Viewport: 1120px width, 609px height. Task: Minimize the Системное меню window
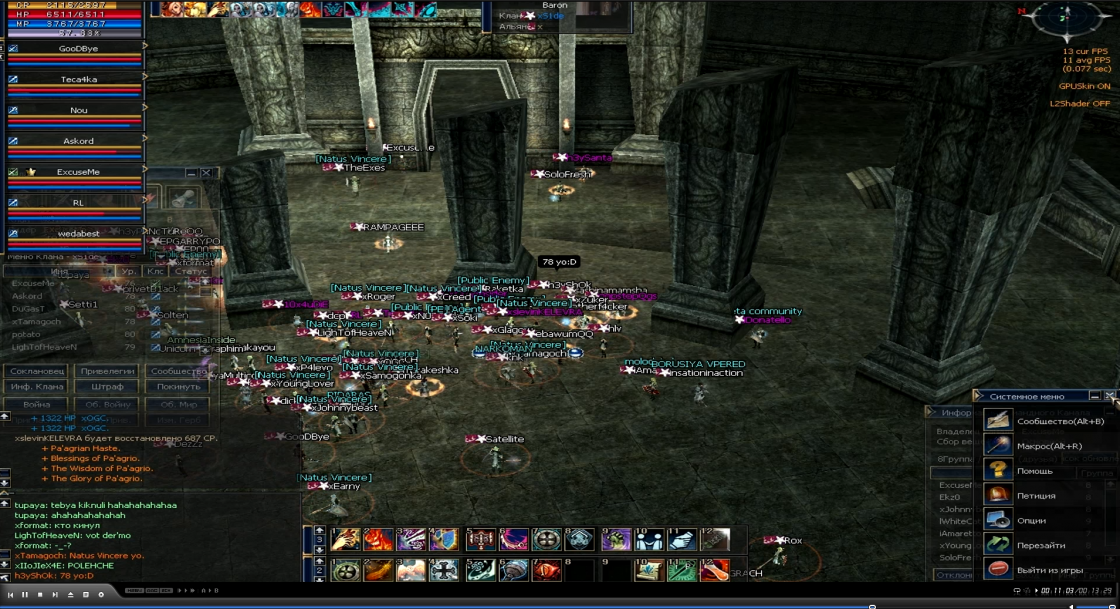tap(1096, 396)
